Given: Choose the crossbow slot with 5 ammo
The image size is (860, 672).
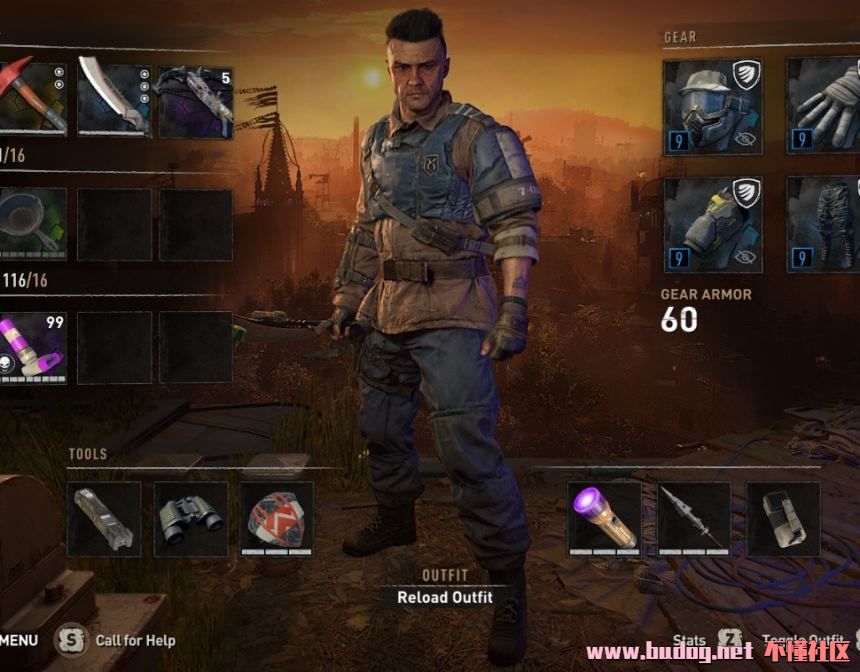Looking at the screenshot, I should point(195,100).
